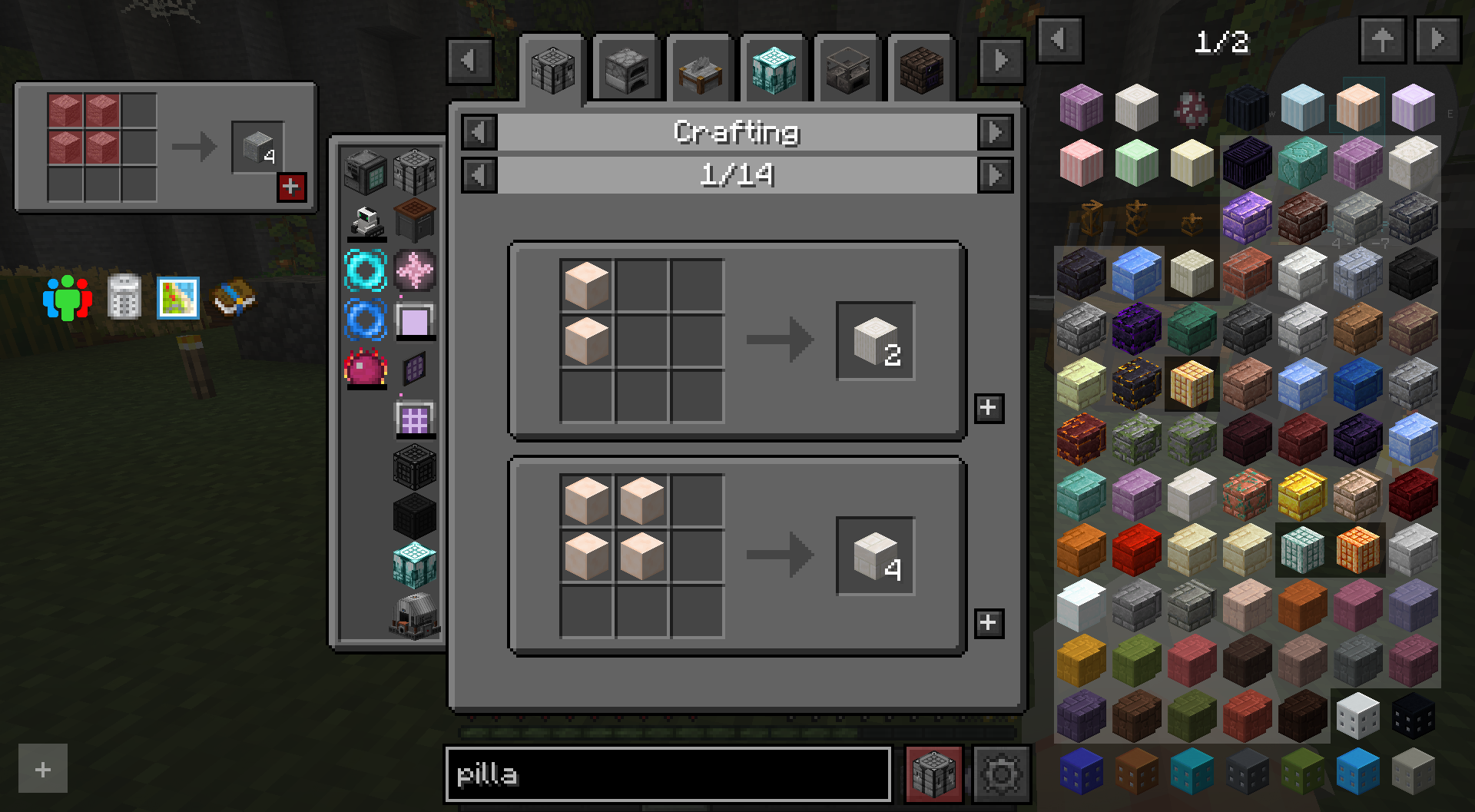
Task: Advance the item list past page 1/2
Action: click(1436, 40)
